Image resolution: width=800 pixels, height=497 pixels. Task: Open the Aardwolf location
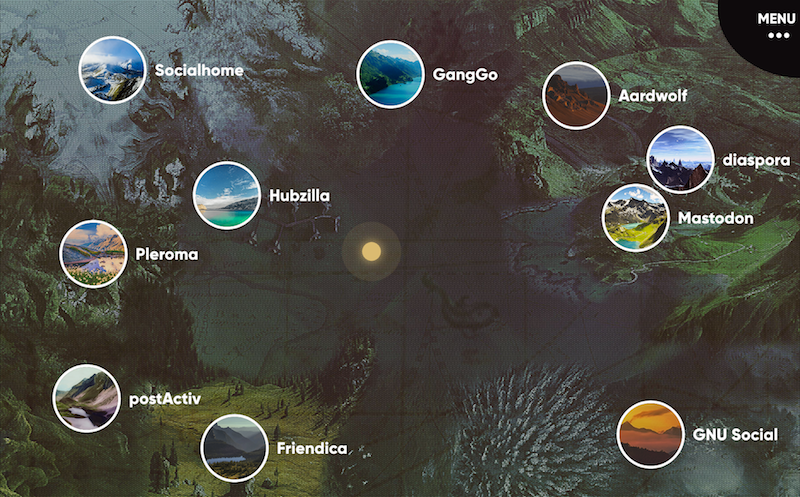(576, 96)
